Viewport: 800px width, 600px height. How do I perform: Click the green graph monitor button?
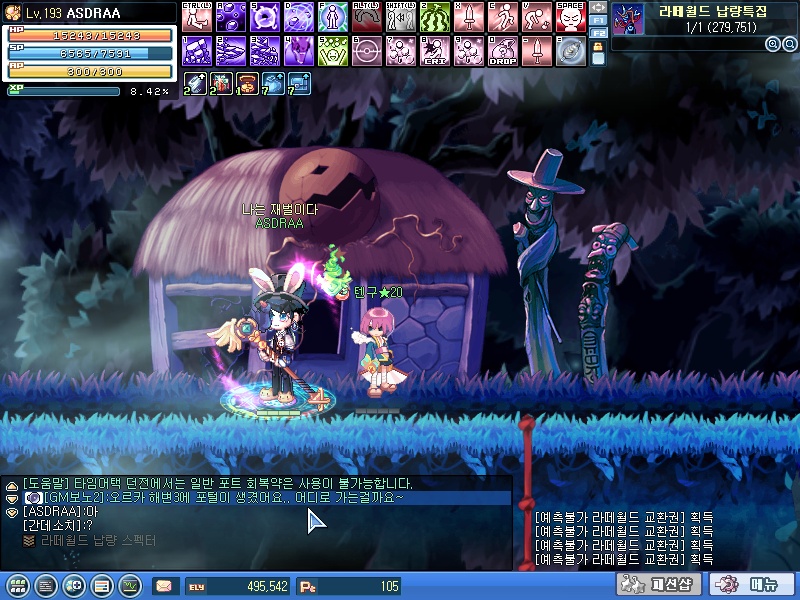tap(129, 586)
